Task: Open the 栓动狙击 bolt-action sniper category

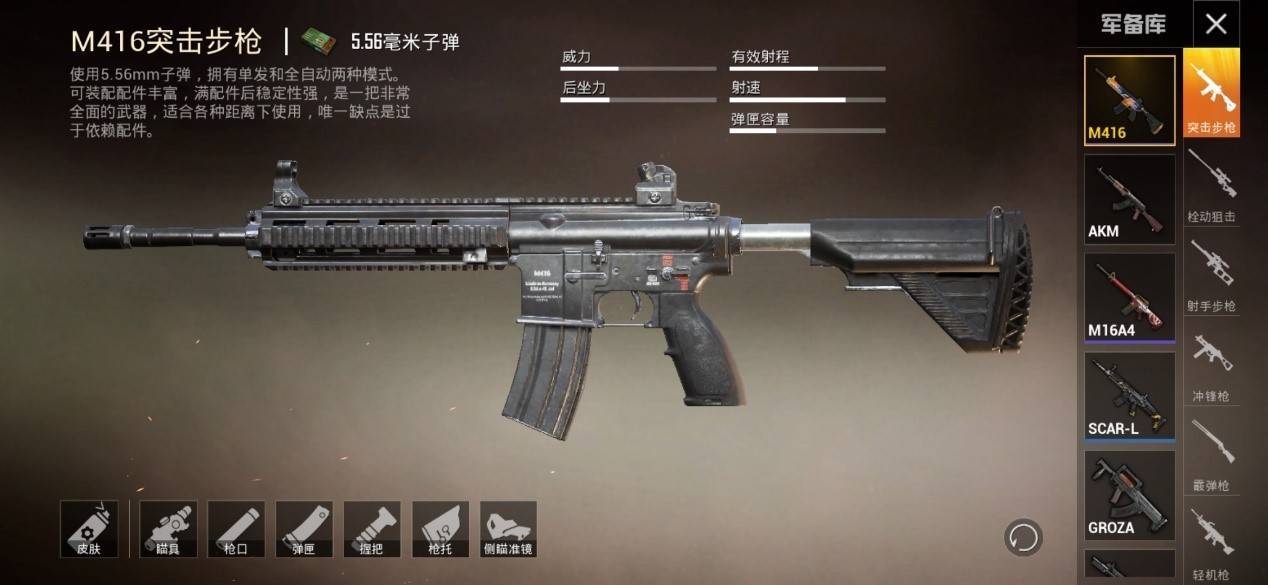Action: pos(1212,183)
